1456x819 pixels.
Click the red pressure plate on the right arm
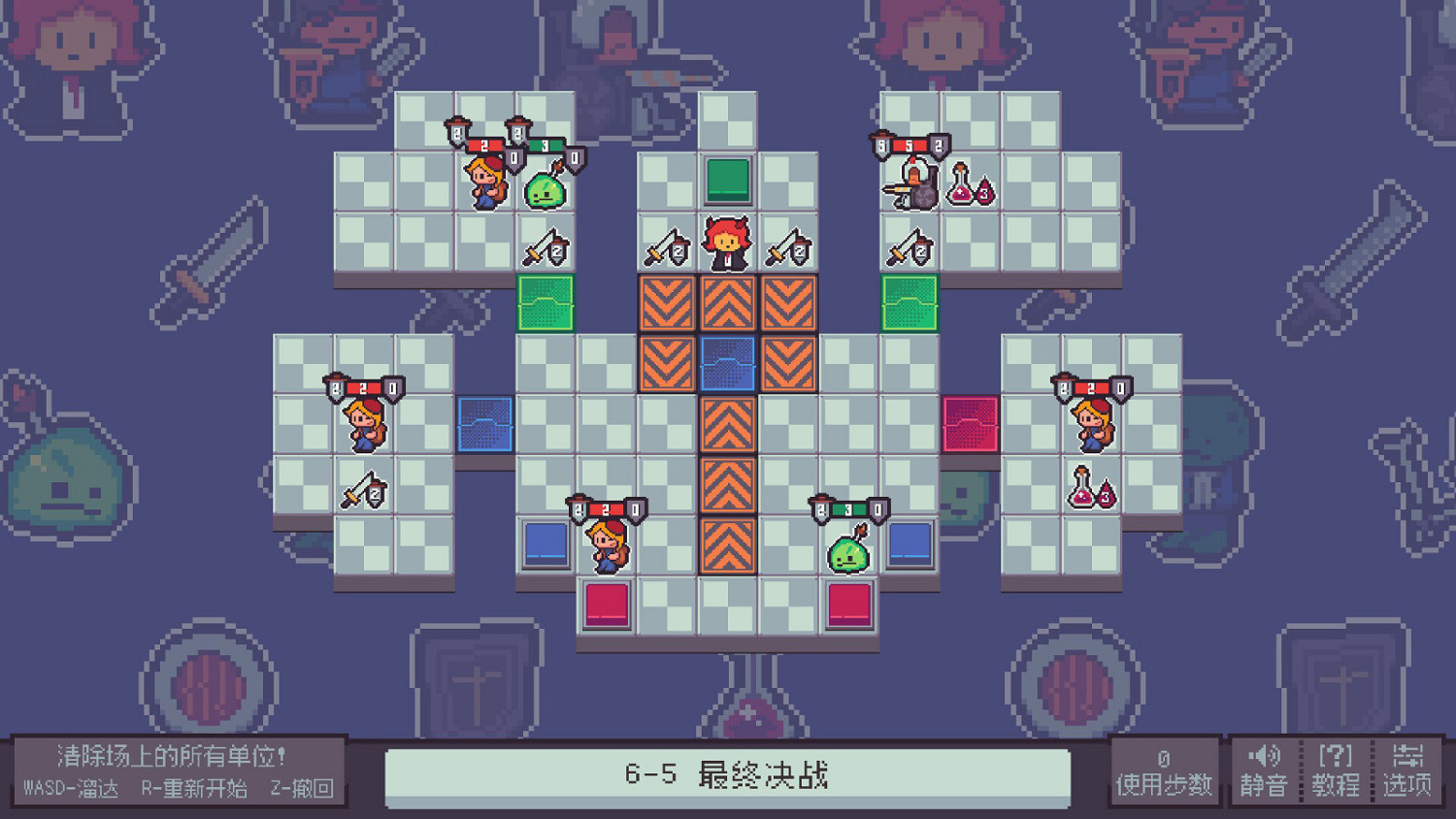[971, 422]
